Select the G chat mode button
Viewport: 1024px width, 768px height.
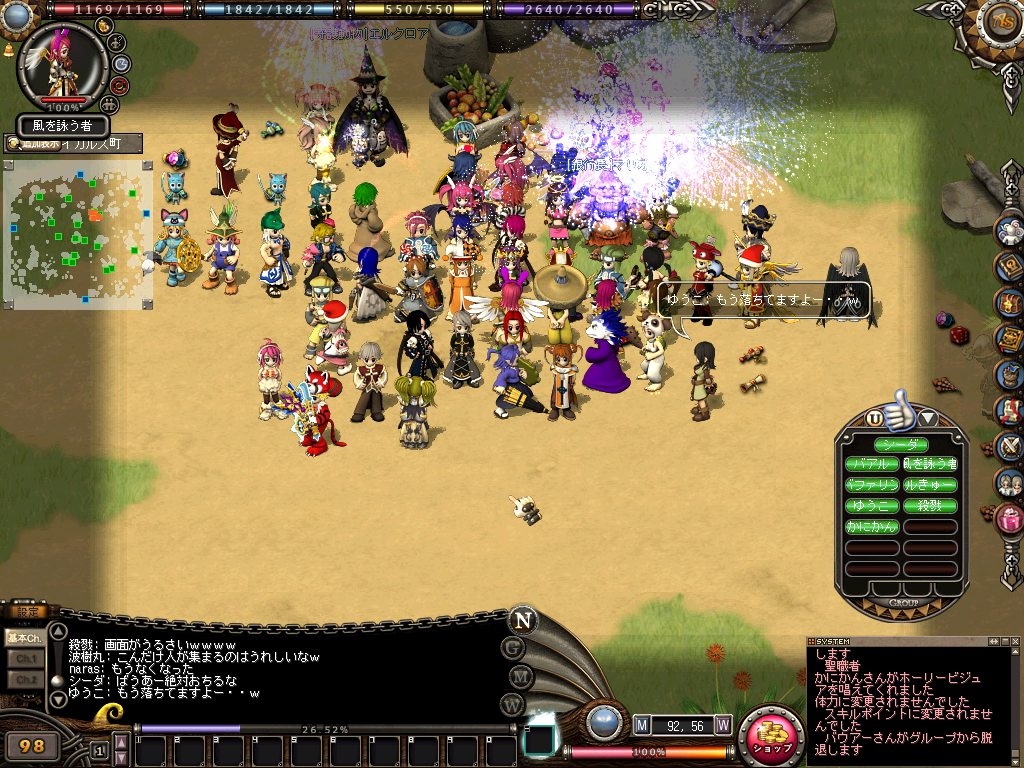coord(513,647)
